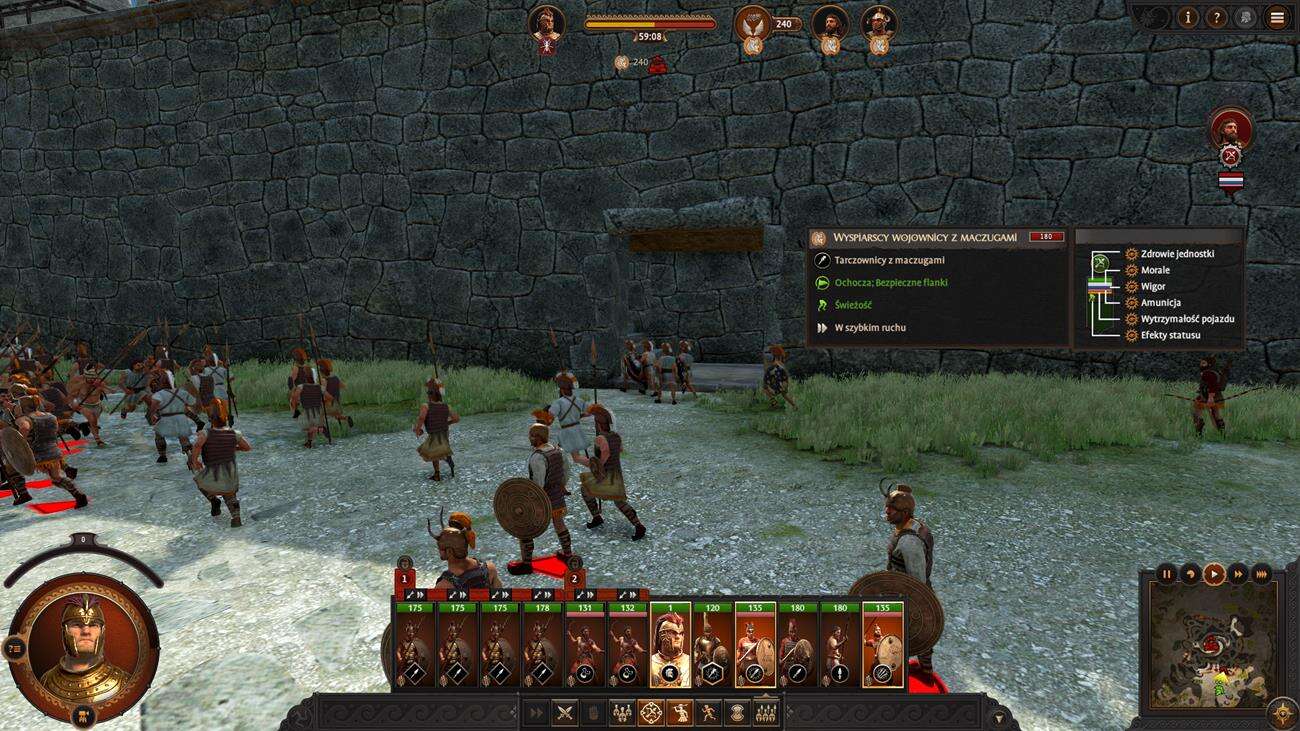Switch to triple fast-forward speed
The image size is (1300, 731).
click(1262, 574)
